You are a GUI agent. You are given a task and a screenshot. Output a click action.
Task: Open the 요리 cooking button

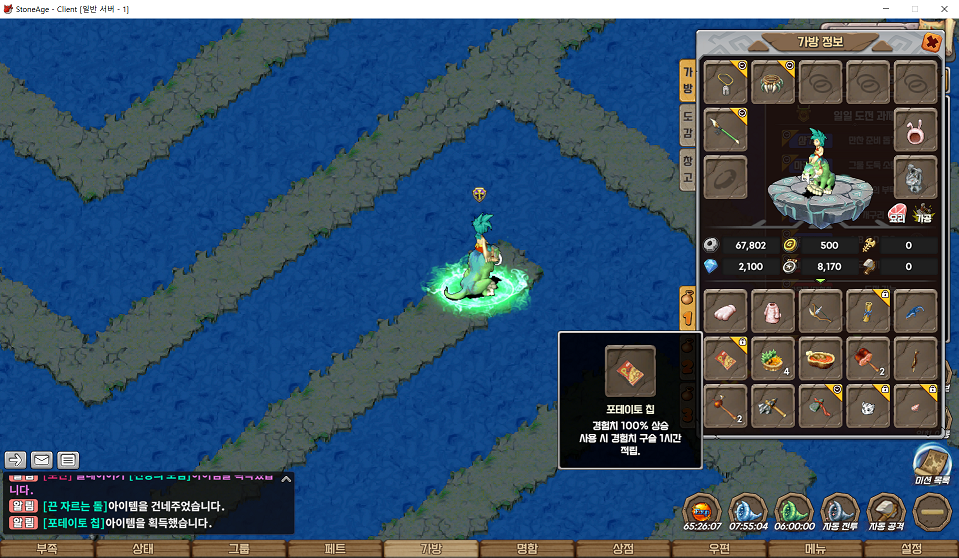point(896,214)
